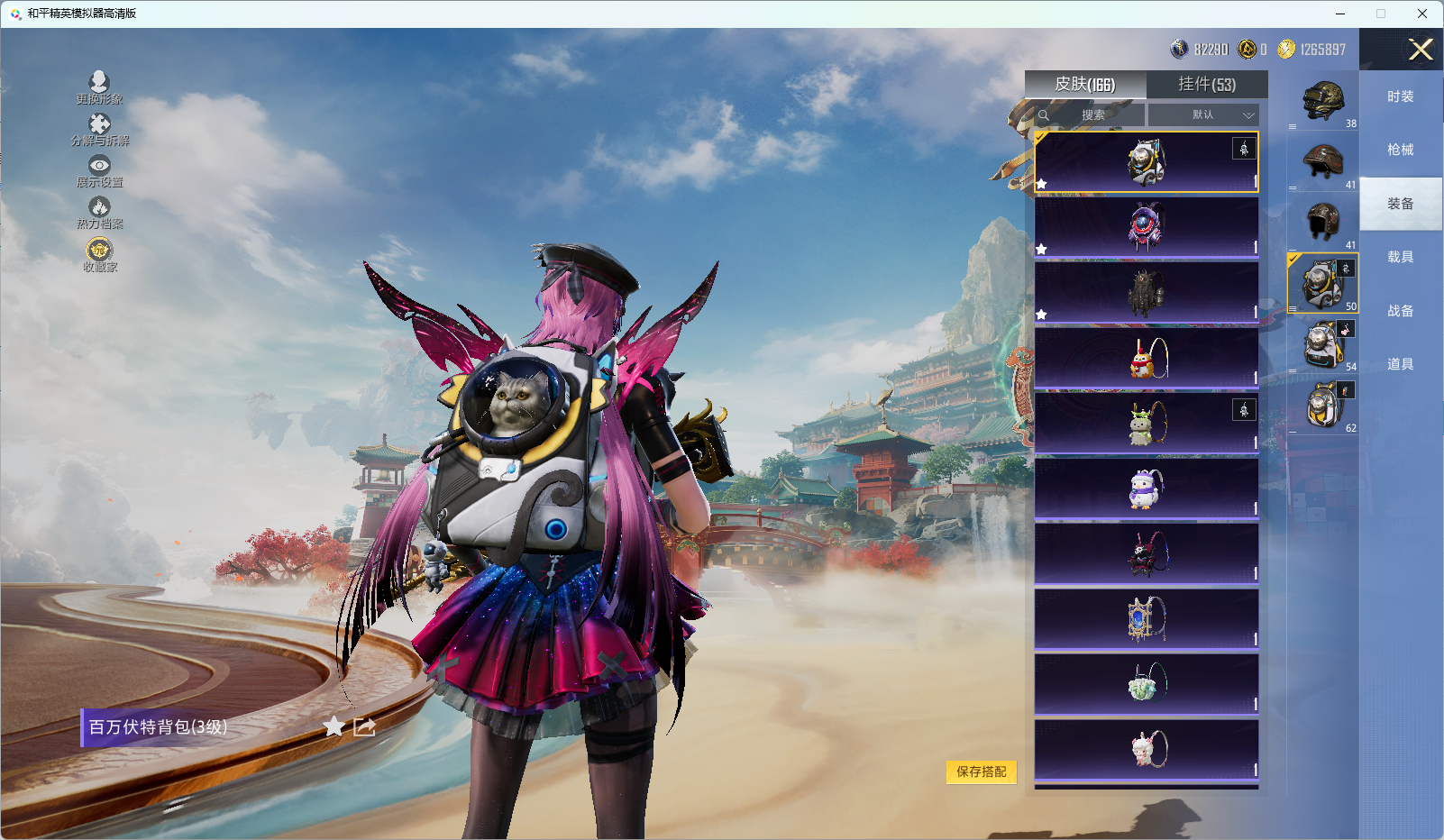Close the wardrobe with the X button
Viewport: 1444px width, 840px height.
[1421, 50]
